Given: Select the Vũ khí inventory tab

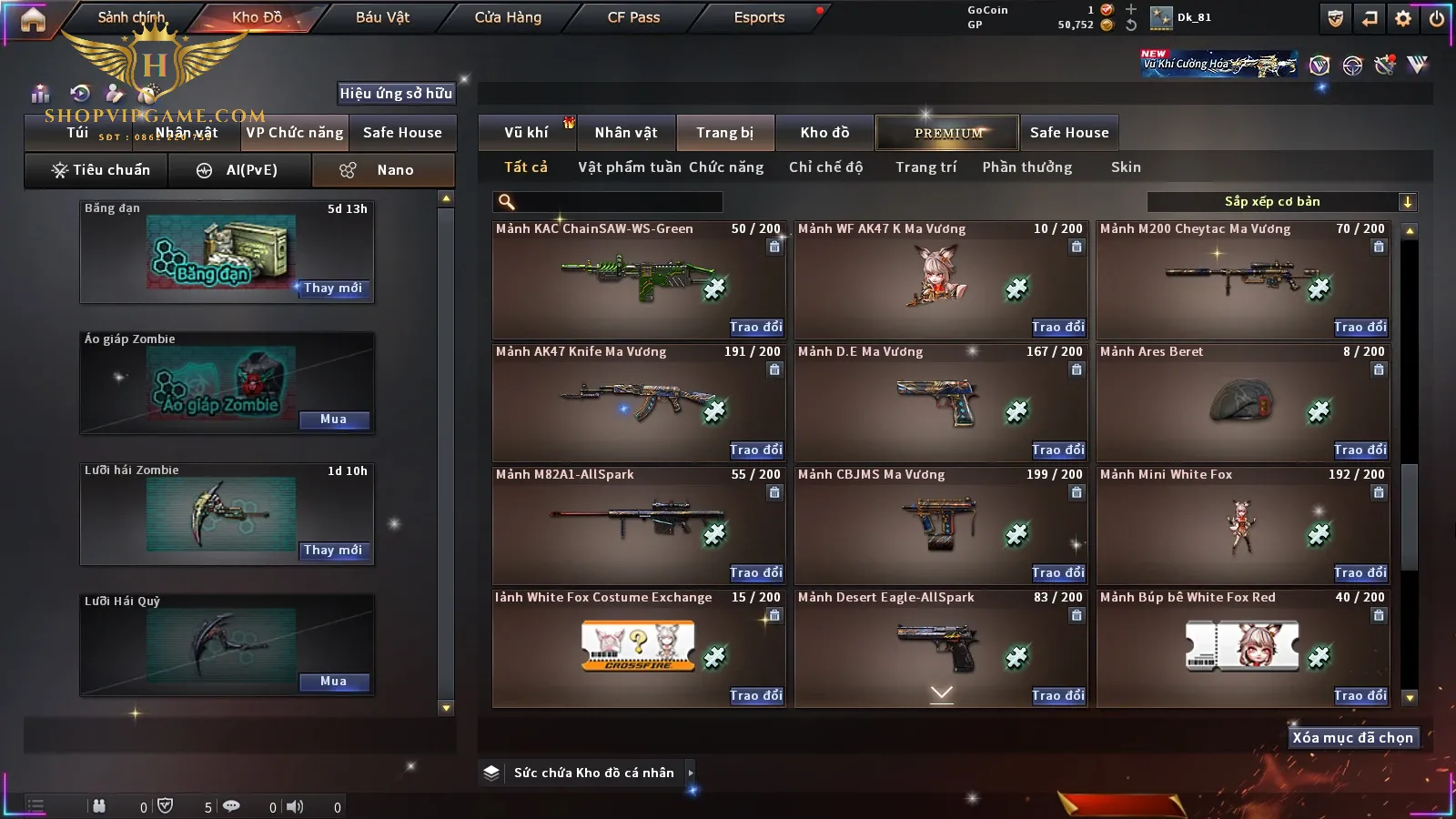Looking at the screenshot, I should coord(526,133).
